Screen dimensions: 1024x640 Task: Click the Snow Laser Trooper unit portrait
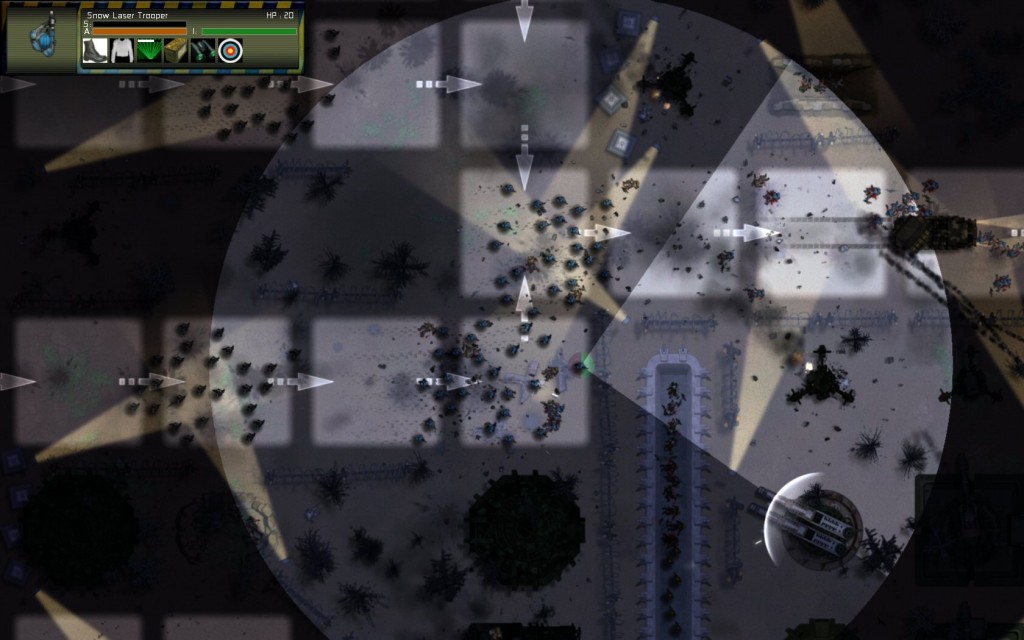[x=43, y=39]
